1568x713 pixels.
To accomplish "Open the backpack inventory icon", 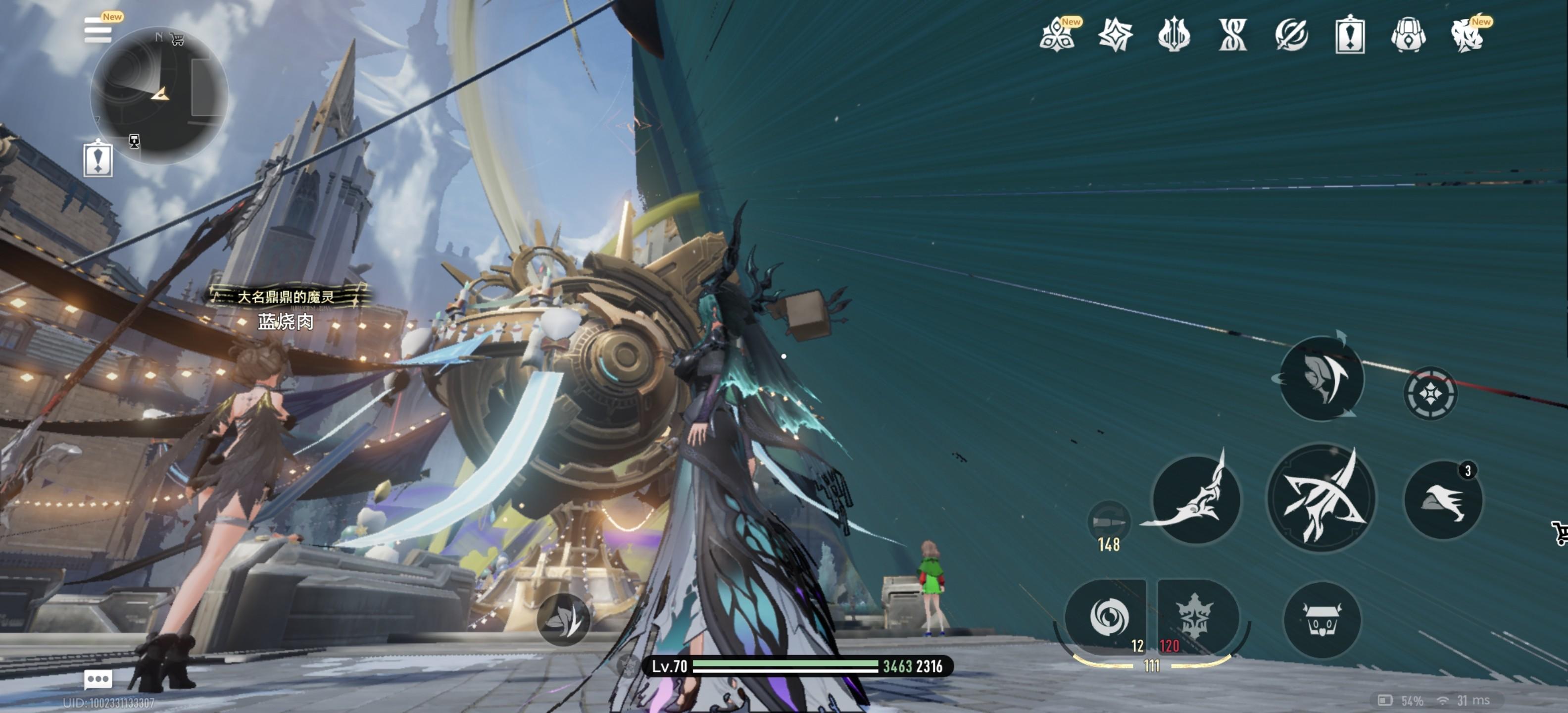I will (x=1408, y=35).
